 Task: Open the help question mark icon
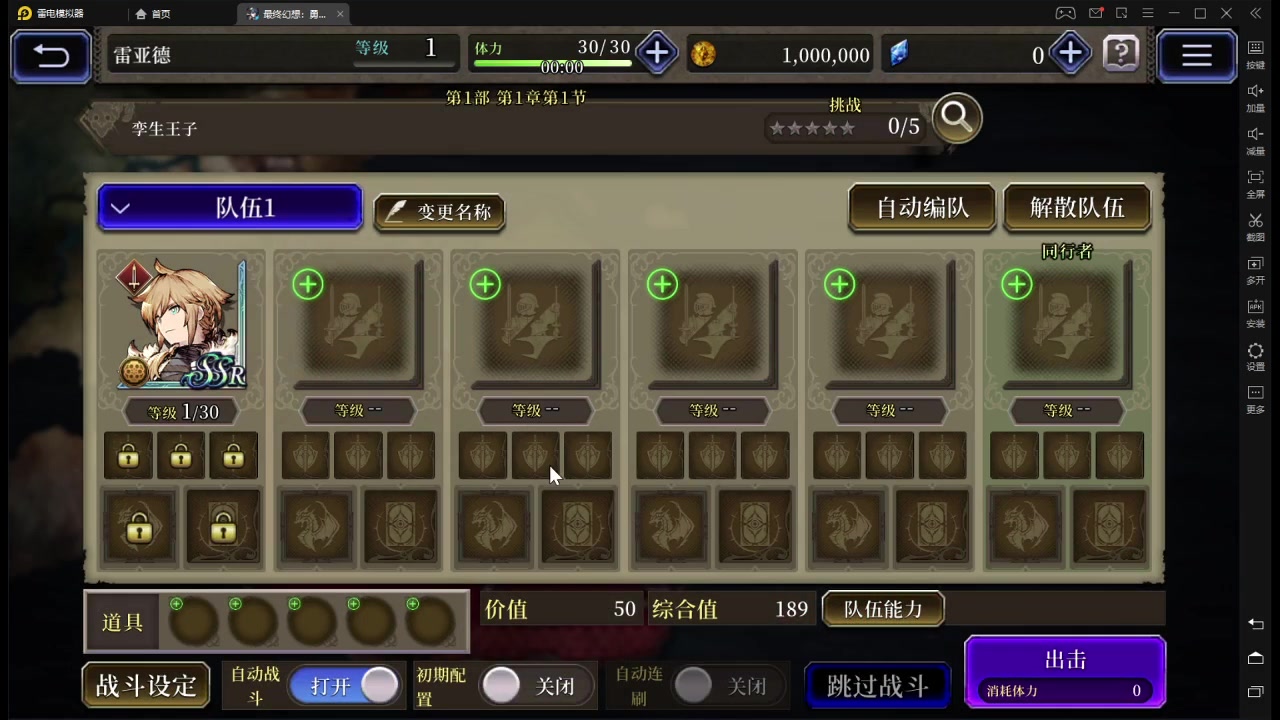point(1120,55)
